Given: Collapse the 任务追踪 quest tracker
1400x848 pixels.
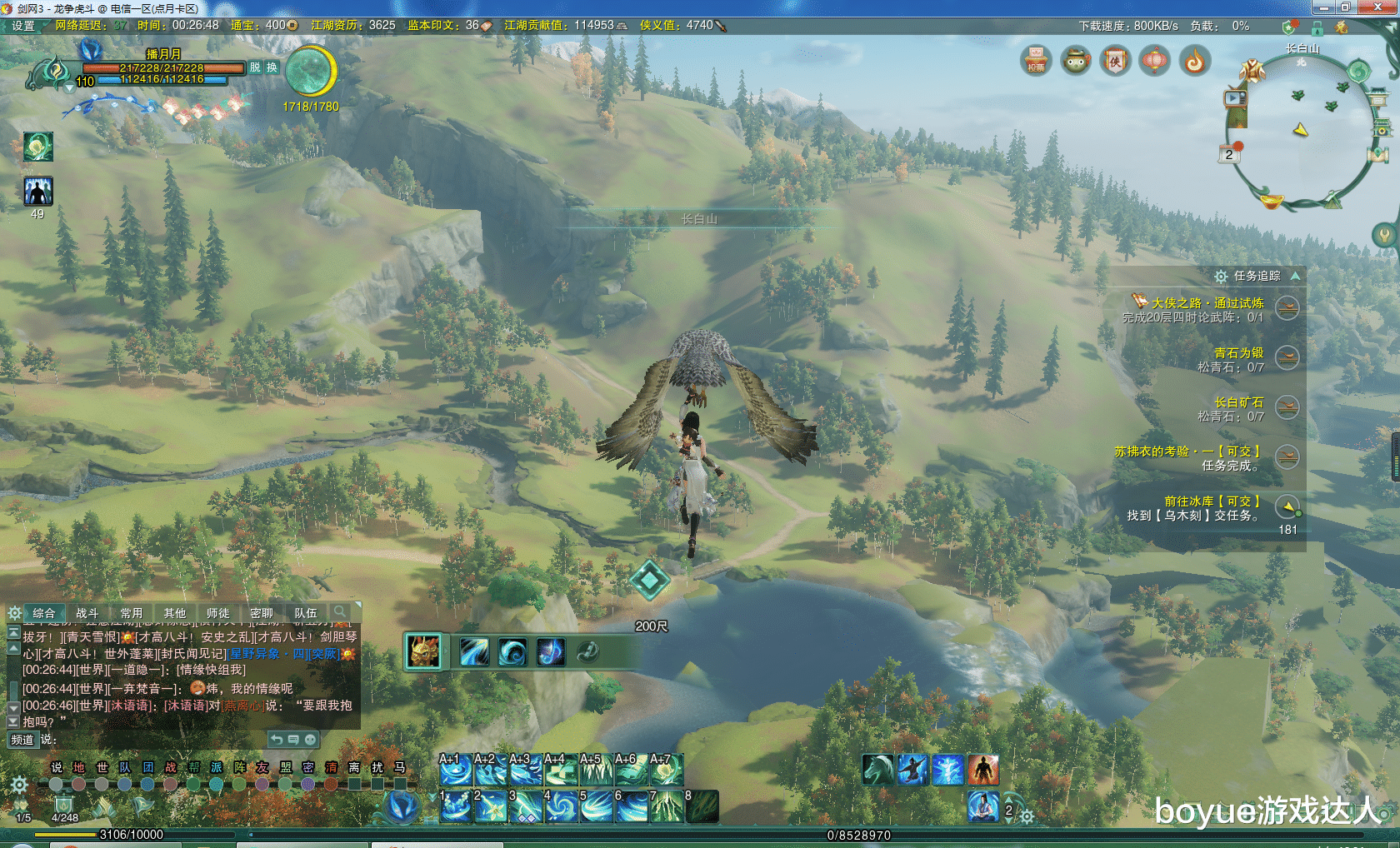Looking at the screenshot, I should [1295, 276].
